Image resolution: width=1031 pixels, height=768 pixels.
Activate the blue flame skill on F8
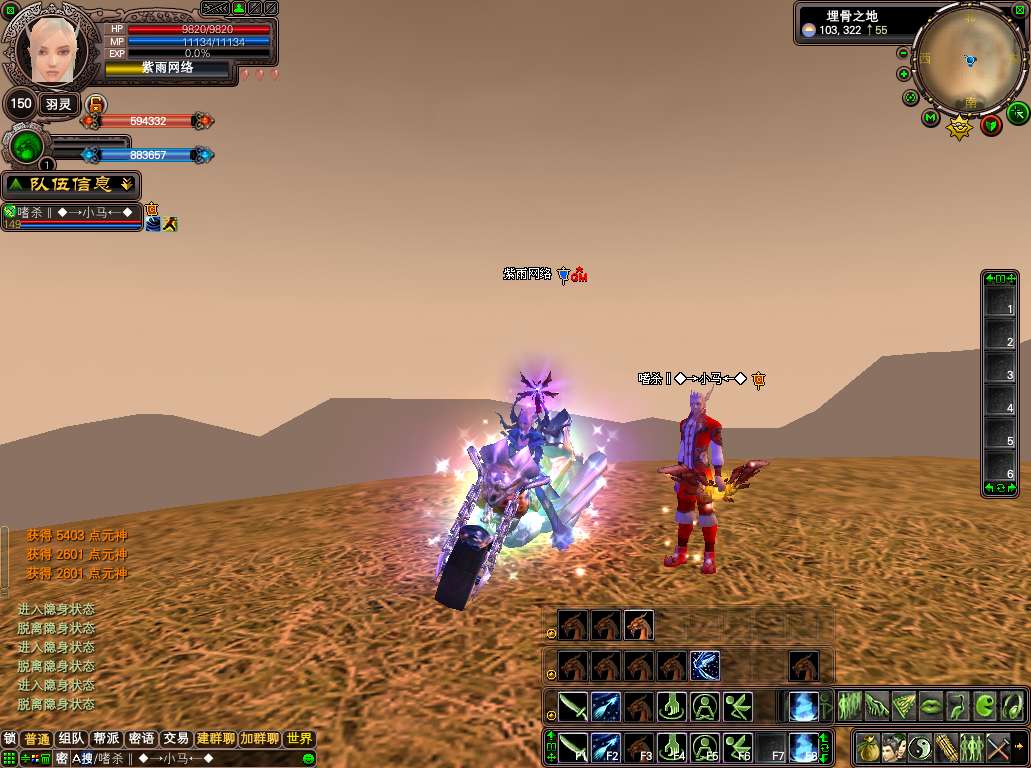coord(802,746)
